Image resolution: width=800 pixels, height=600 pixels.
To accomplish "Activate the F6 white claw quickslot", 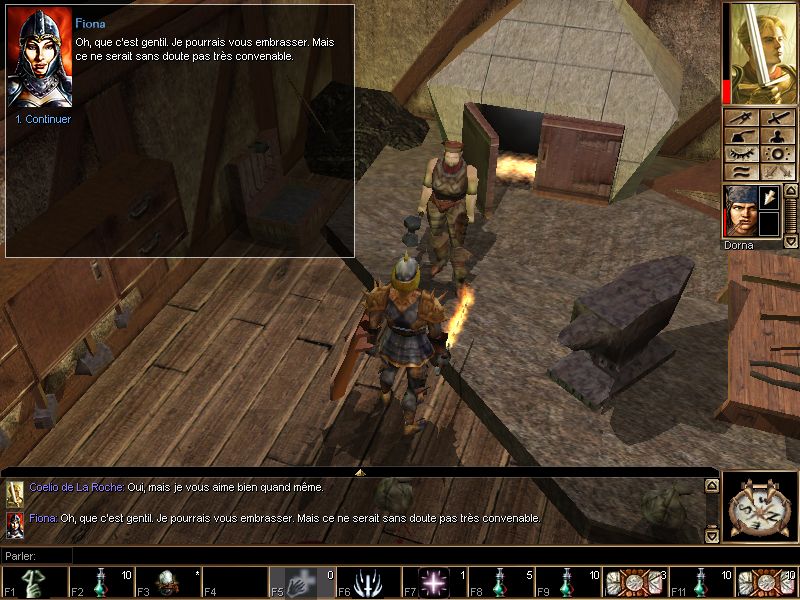I will [x=369, y=582].
